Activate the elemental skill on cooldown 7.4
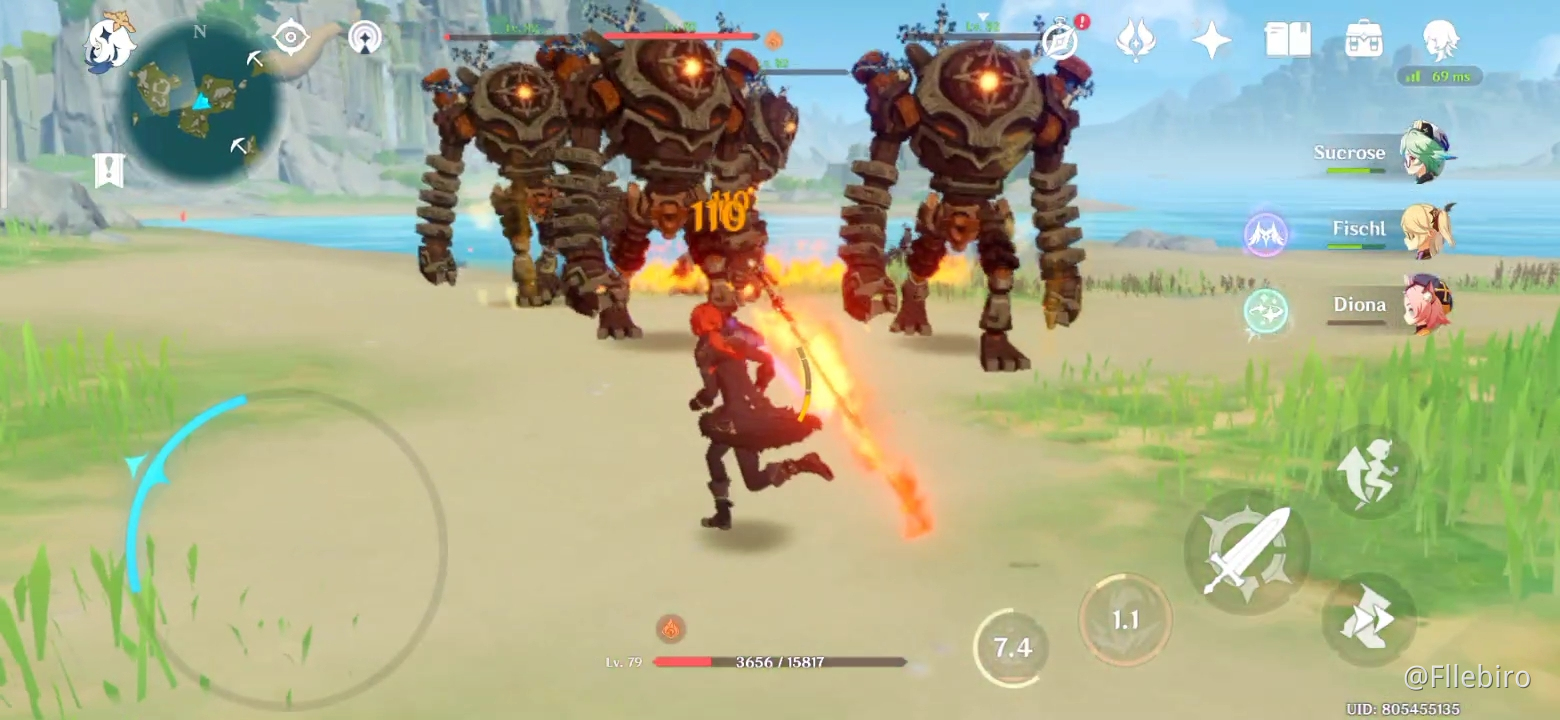This screenshot has height=720, width=1560. (1015, 647)
